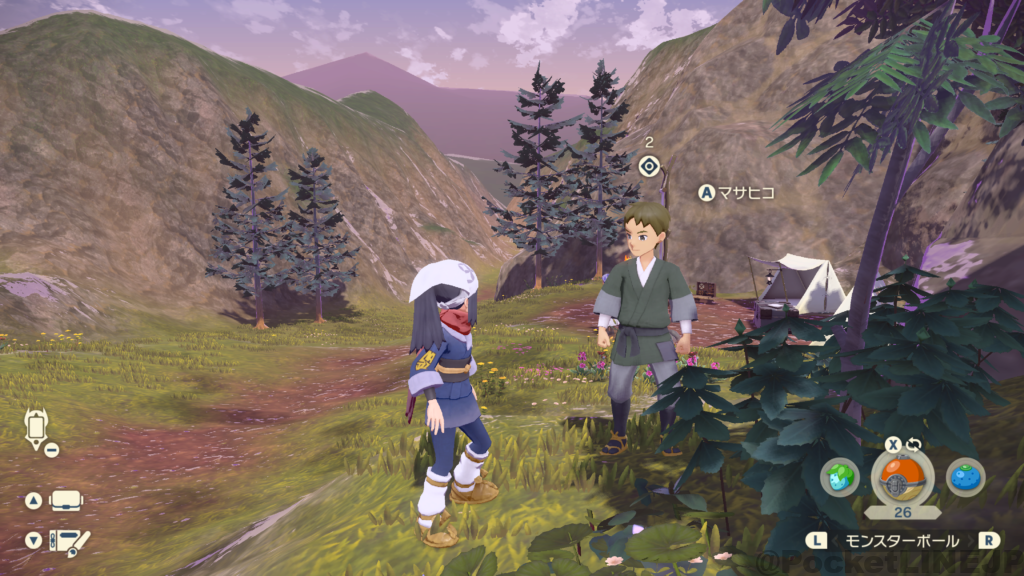The width and height of the screenshot is (1024, 576).
Task: Open the satchel bag icon
Action: [x=67, y=500]
